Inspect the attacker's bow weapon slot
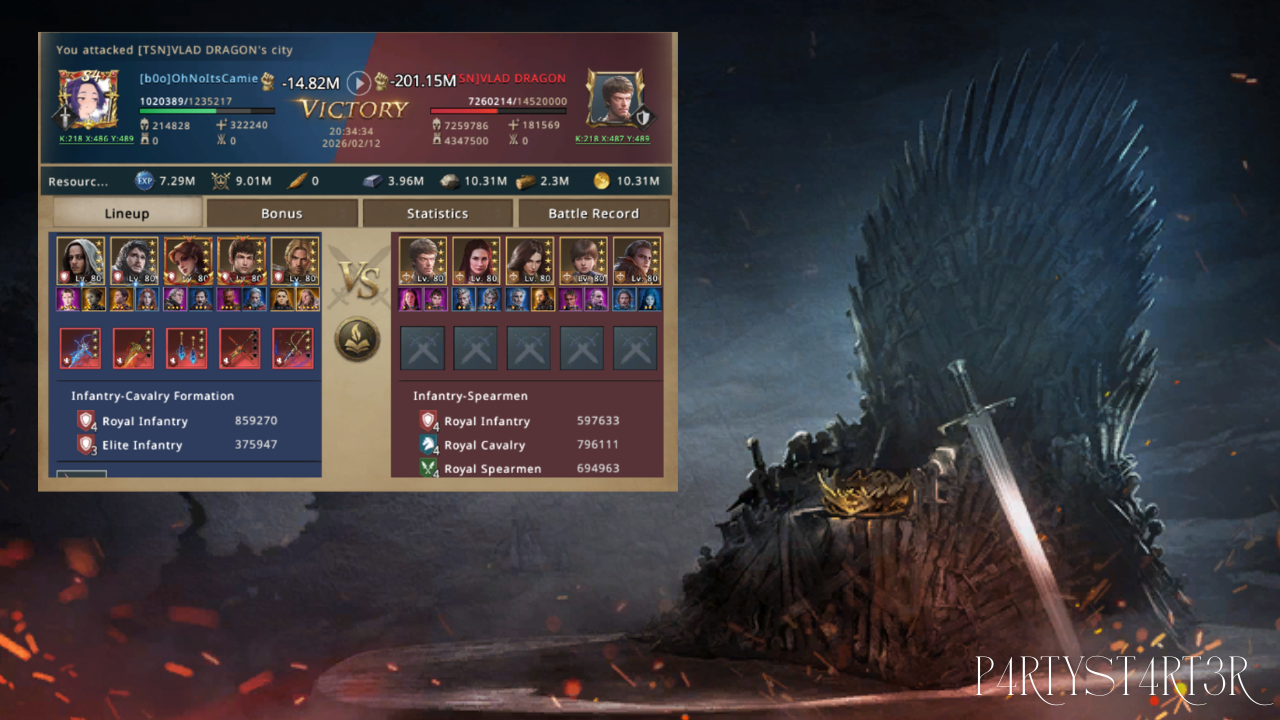This screenshot has width=1280, height=720. pos(293,349)
